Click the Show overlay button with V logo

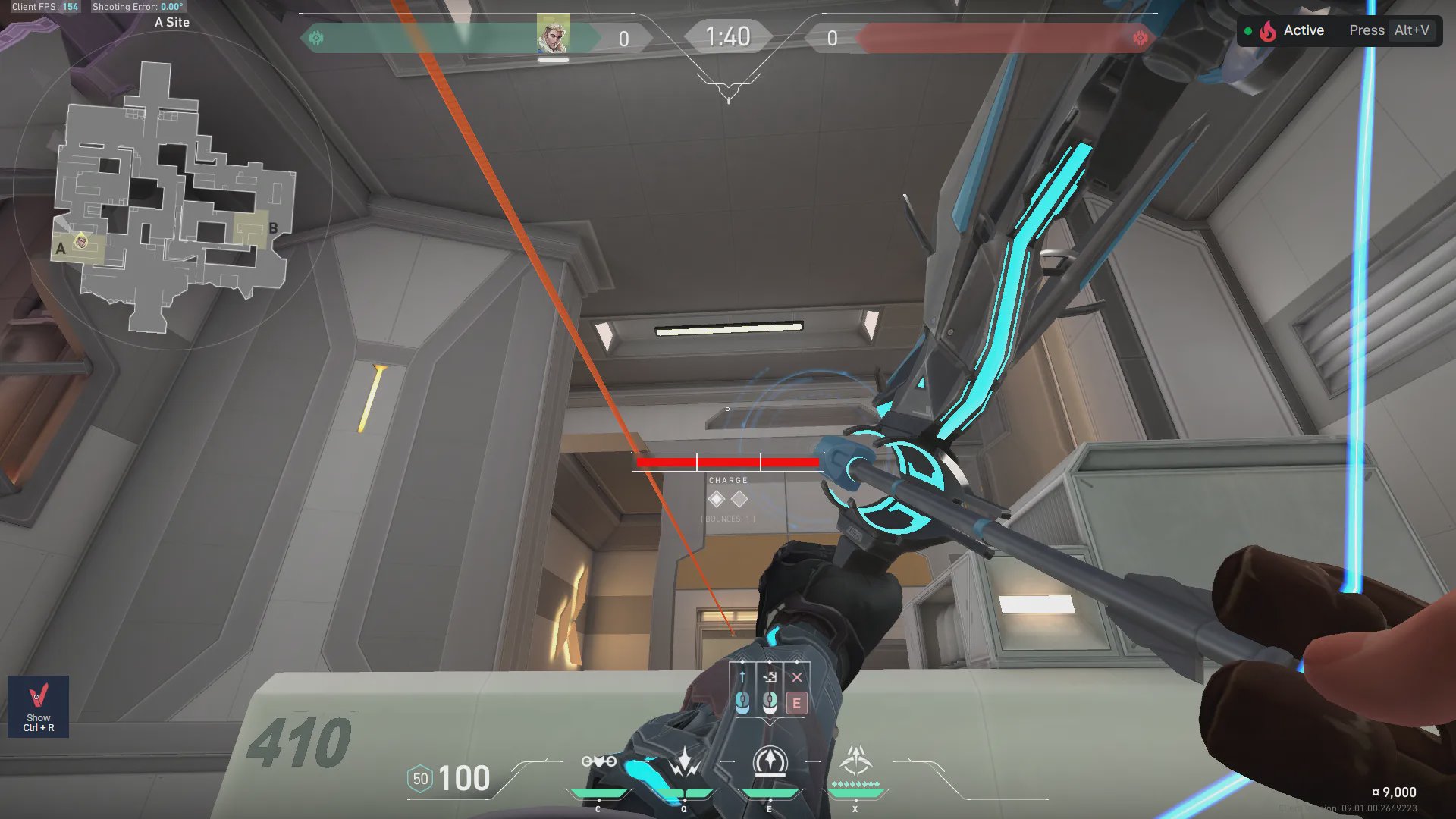coord(38,706)
